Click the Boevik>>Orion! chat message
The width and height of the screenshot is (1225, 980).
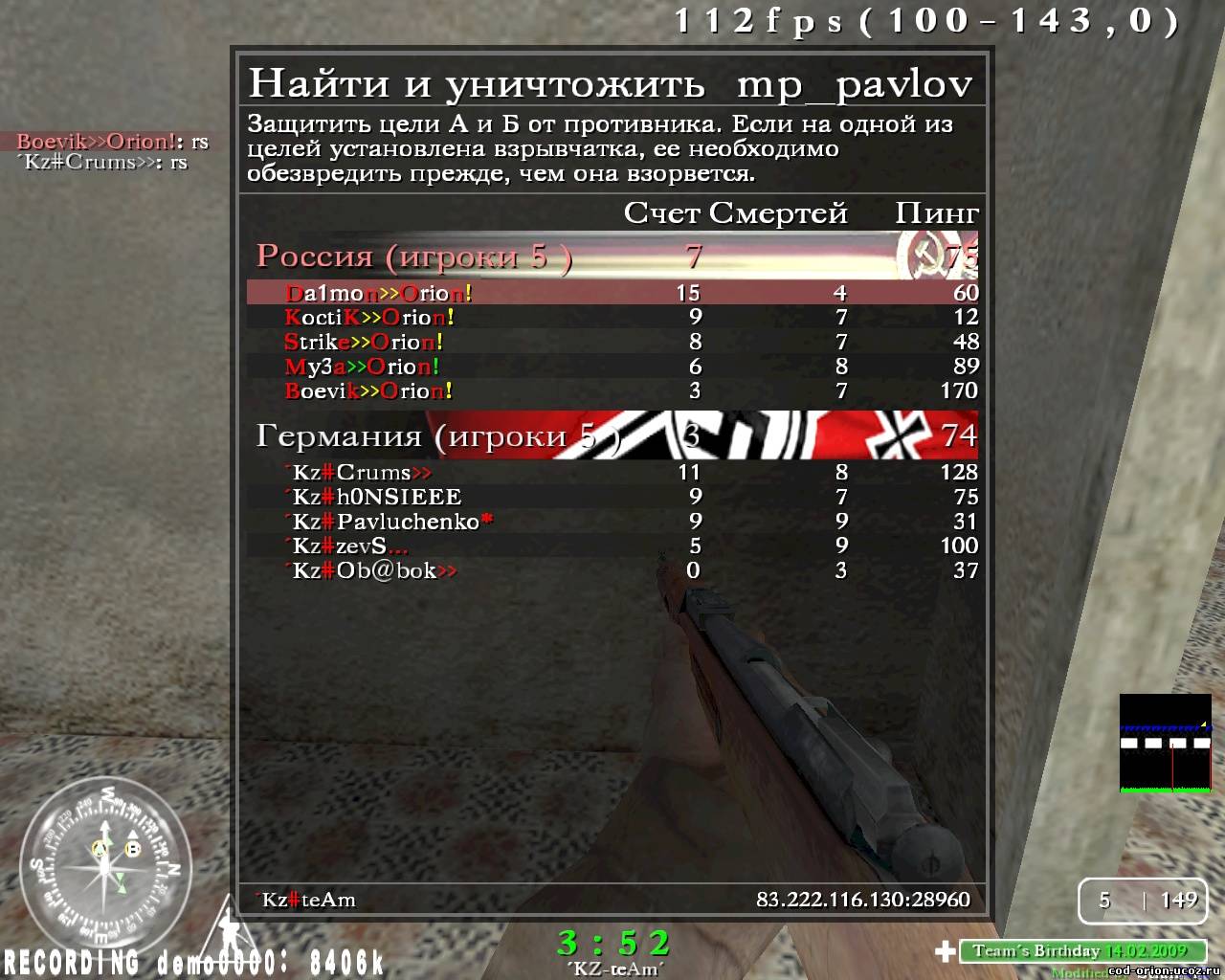tap(112, 142)
